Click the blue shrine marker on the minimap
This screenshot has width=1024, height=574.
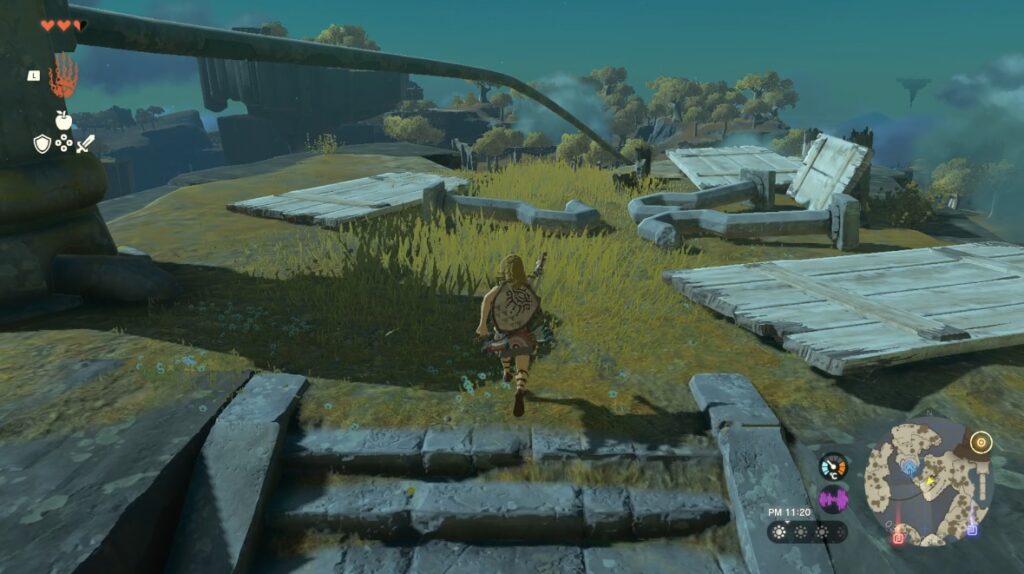(908, 465)
